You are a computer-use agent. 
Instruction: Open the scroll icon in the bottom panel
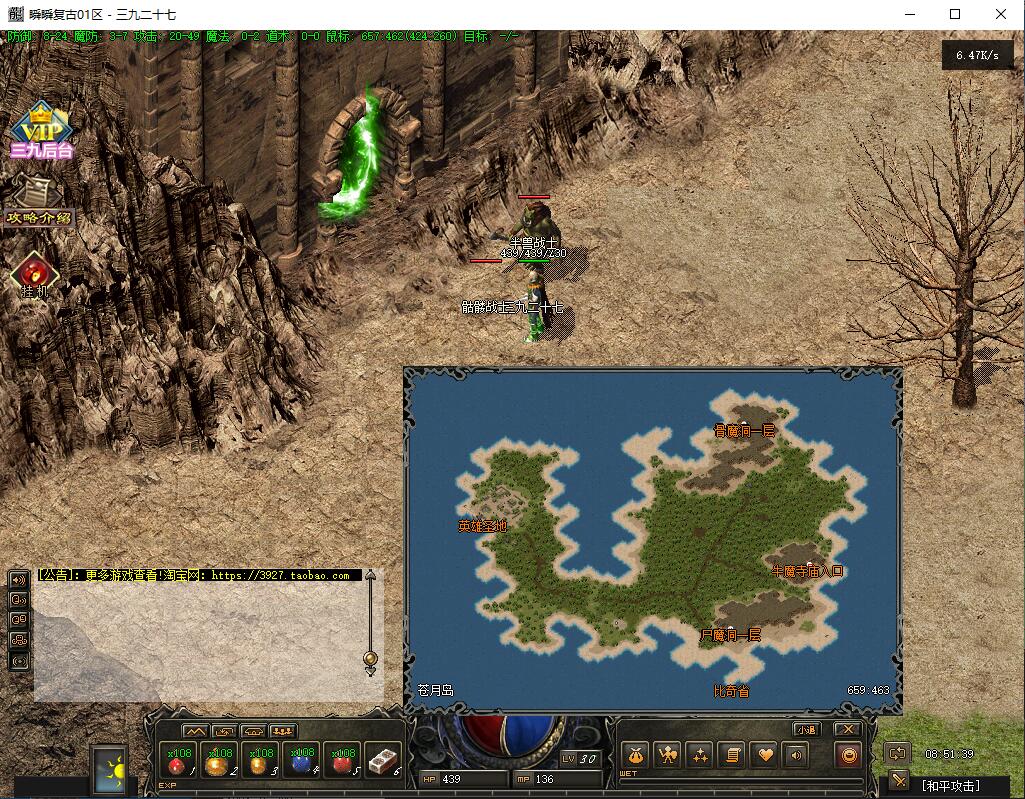(x=732, y=755)
